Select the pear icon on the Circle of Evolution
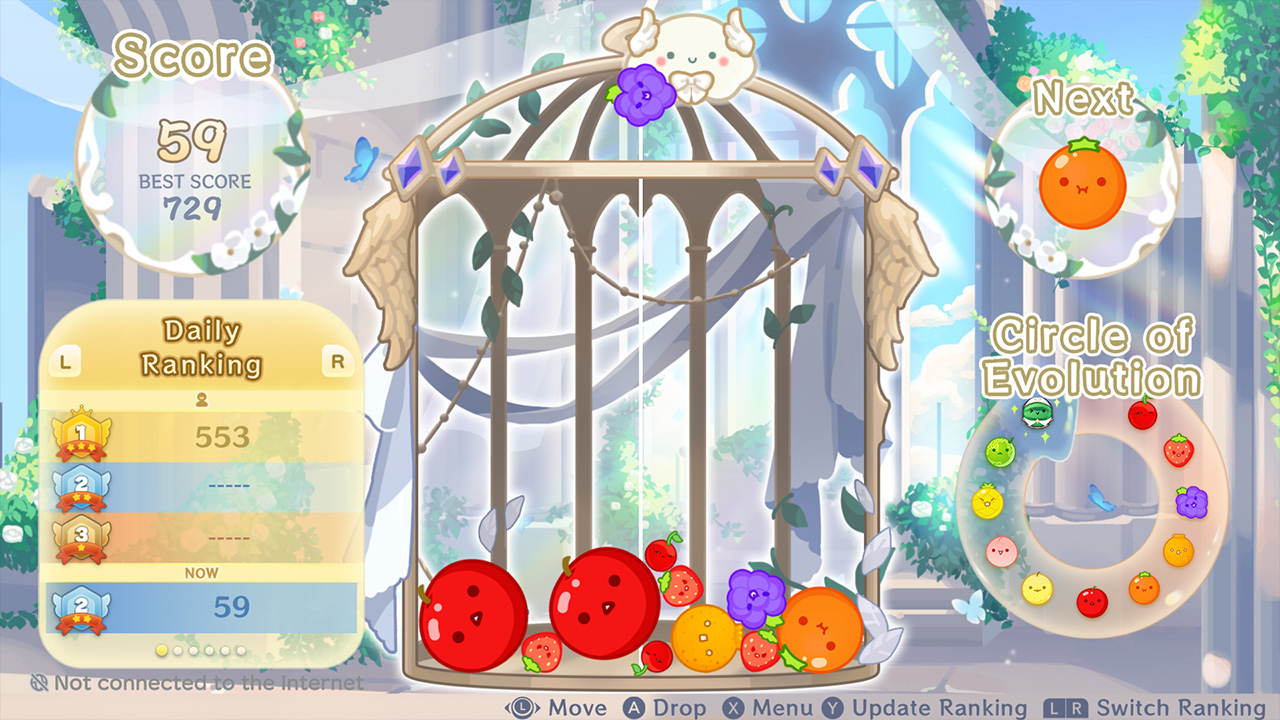 coord(1037,588)
